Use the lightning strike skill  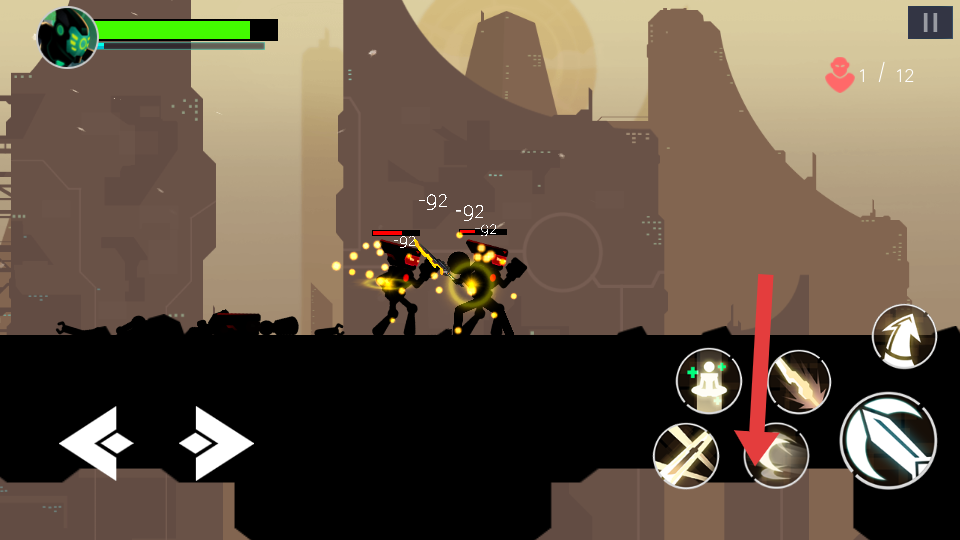[799, 382]
